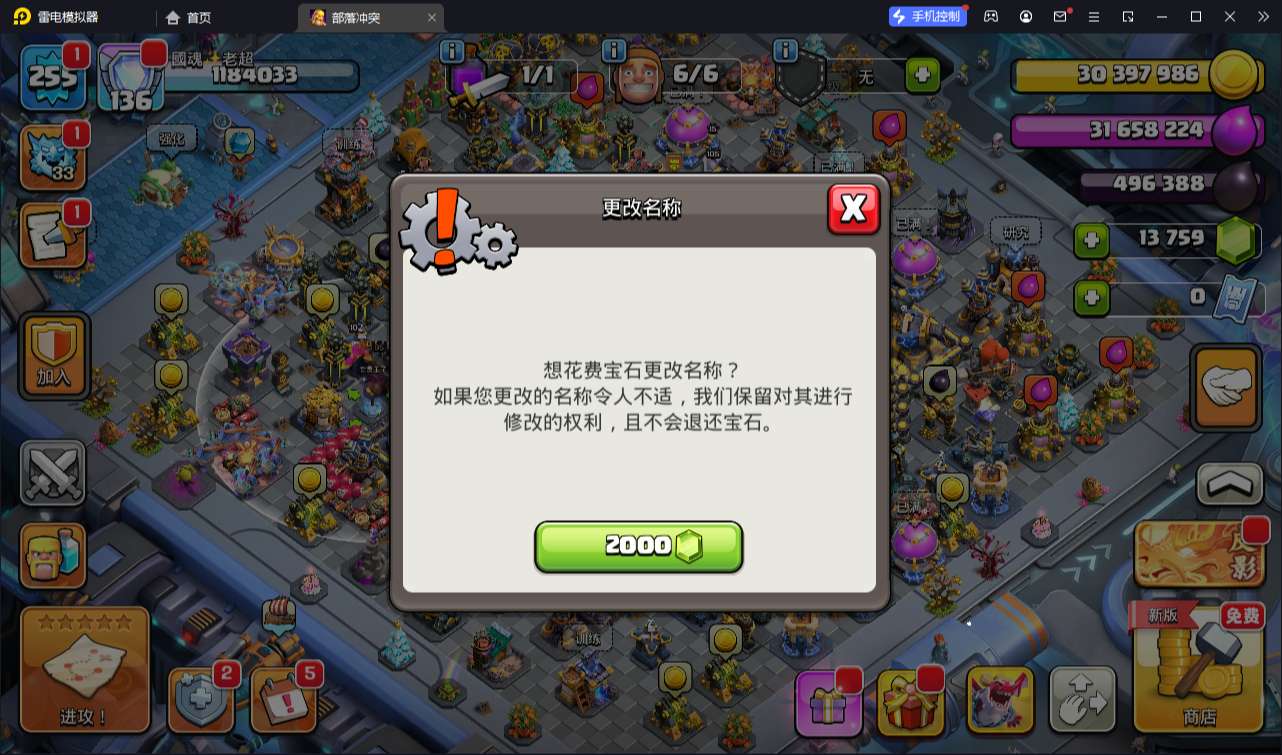The height and width of the screenshot is (755, 1282).
Task: Open the emulator hamburger menu
Action: (x=1096, y=16)
